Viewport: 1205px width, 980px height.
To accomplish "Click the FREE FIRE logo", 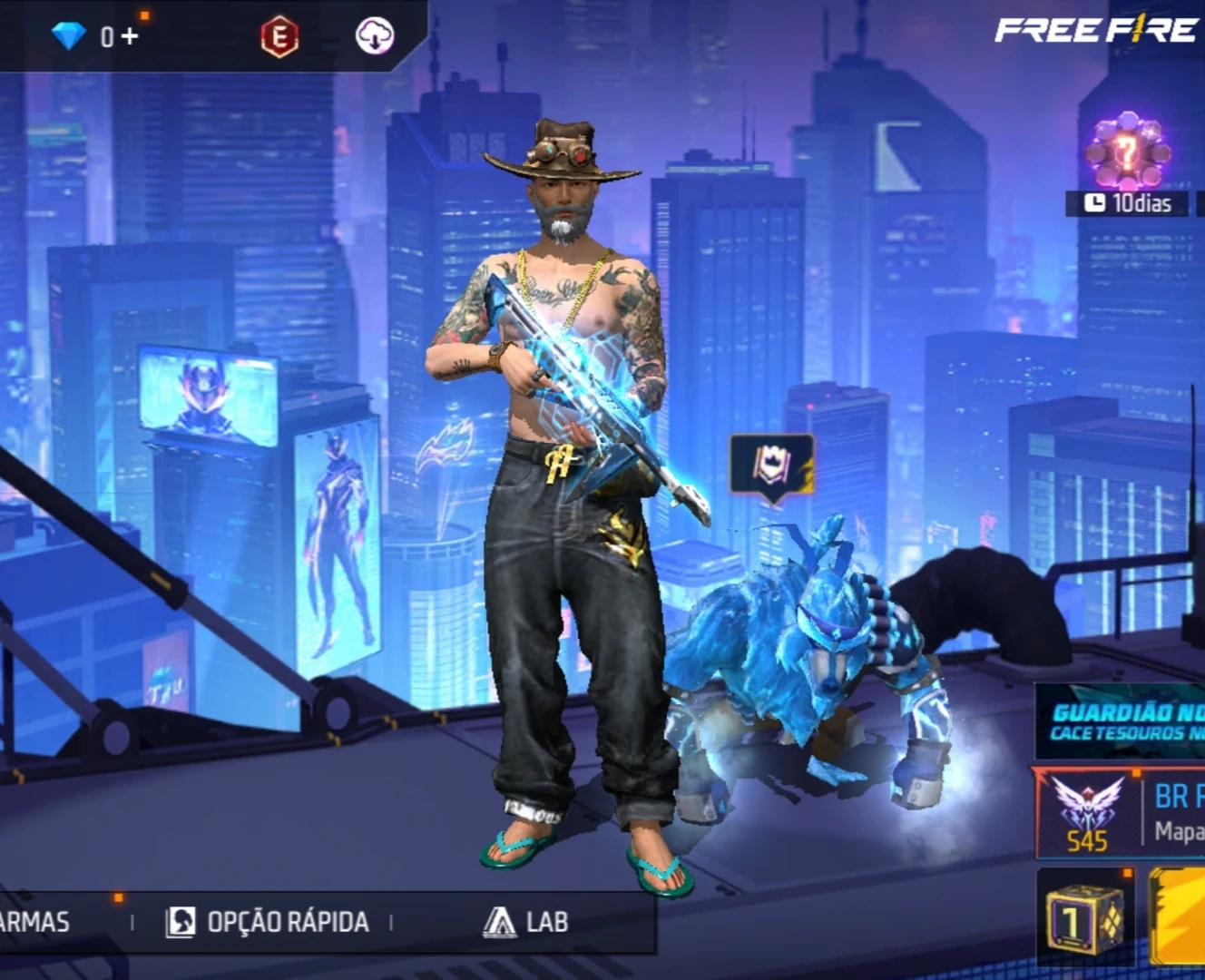I will tap(1092, 30).
